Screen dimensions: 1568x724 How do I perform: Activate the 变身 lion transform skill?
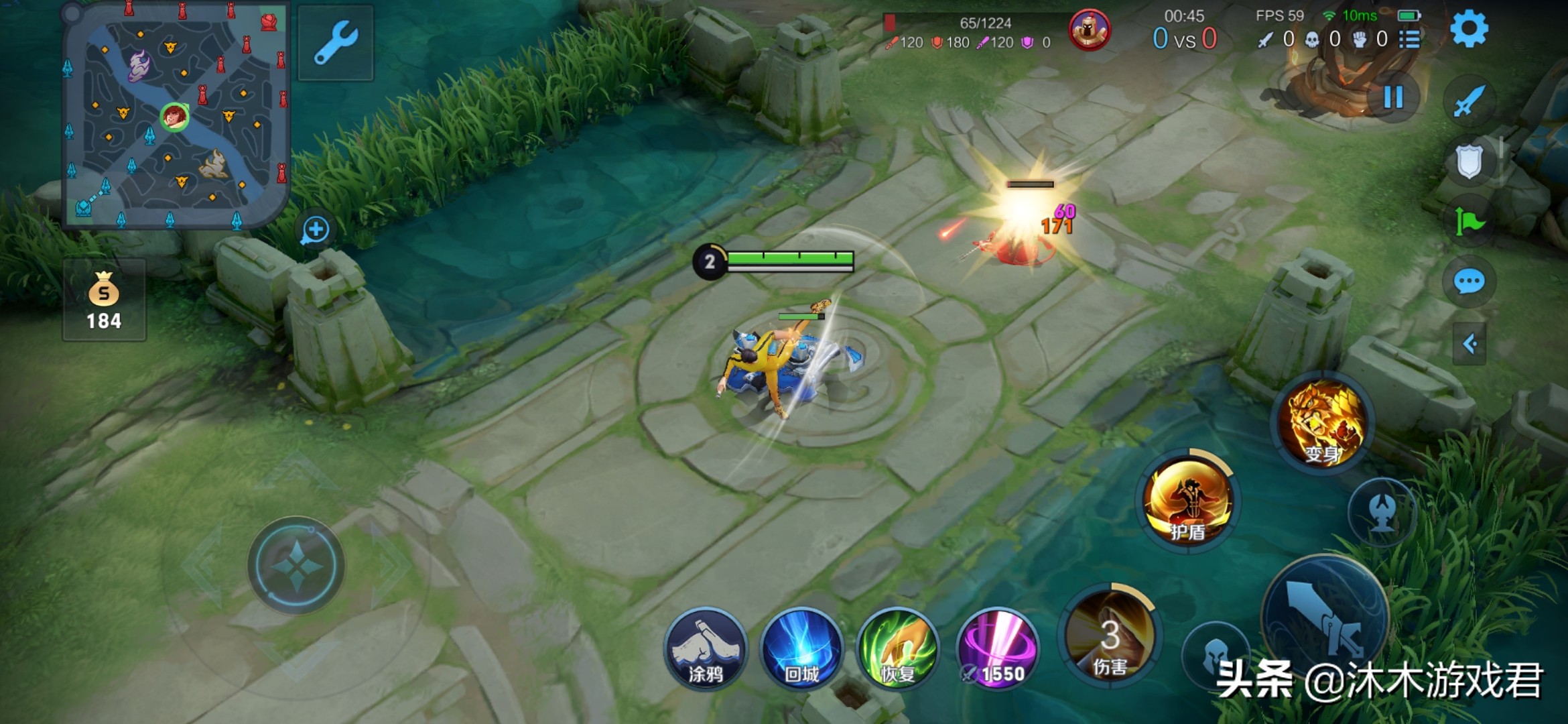[x=1323, y=422]
